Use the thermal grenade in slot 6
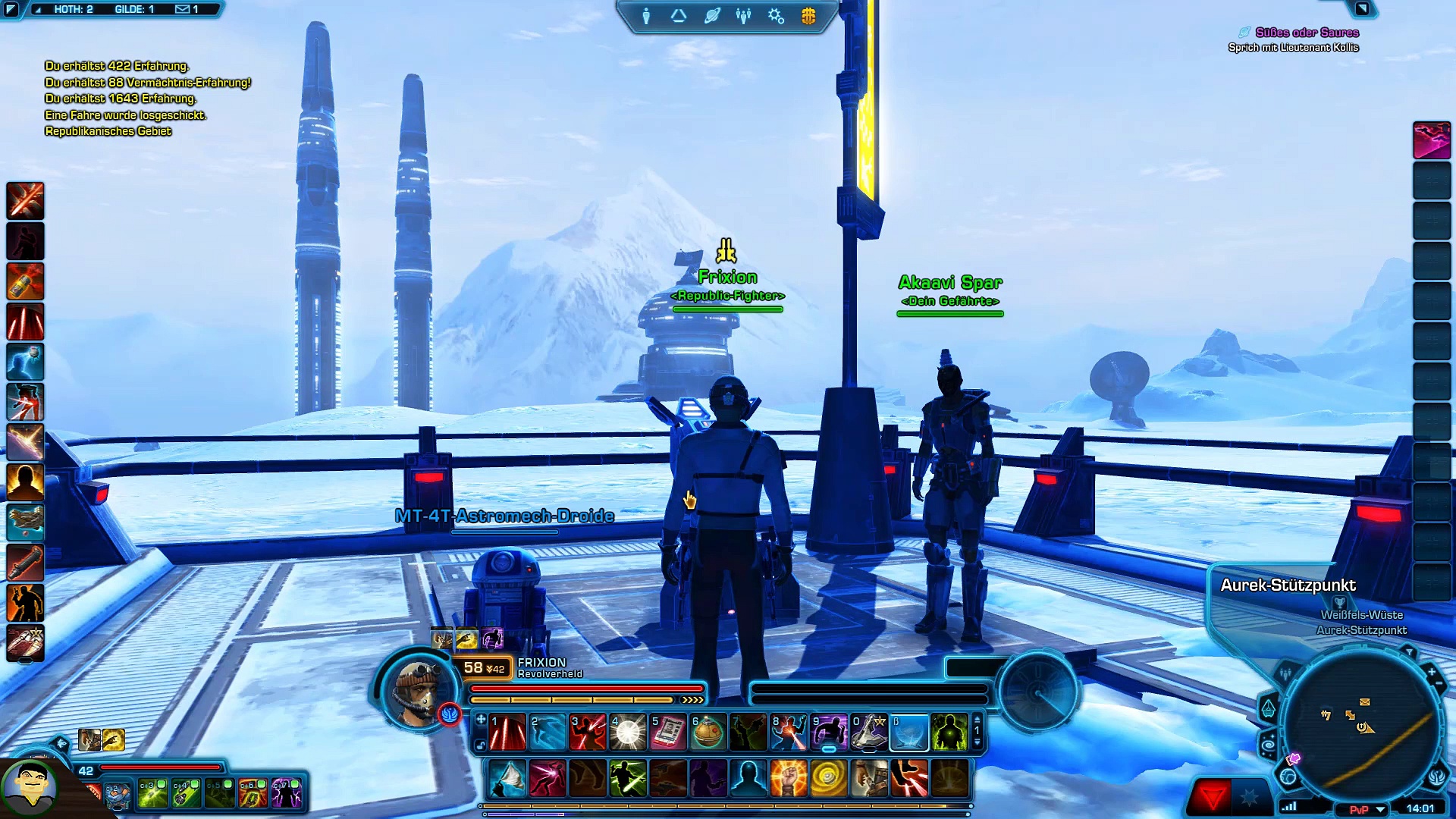Viewport: 1456px width, 819px height. [x=708, y=733]
